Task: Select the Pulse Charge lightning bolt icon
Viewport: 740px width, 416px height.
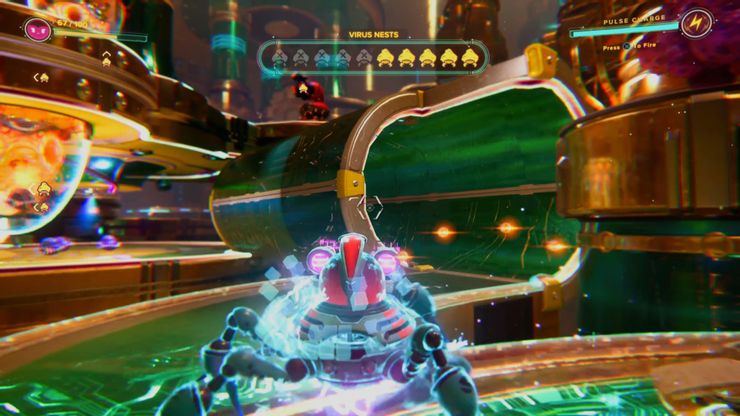Action: (696, 24)
